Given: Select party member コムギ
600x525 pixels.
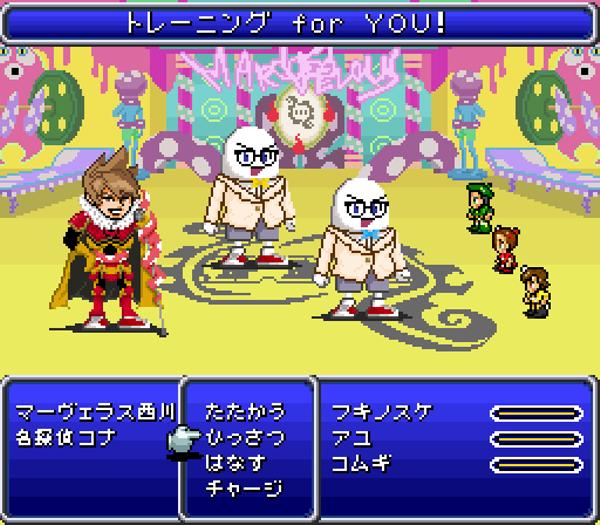Looking at the screenshot, I should [x=360, y=463].
